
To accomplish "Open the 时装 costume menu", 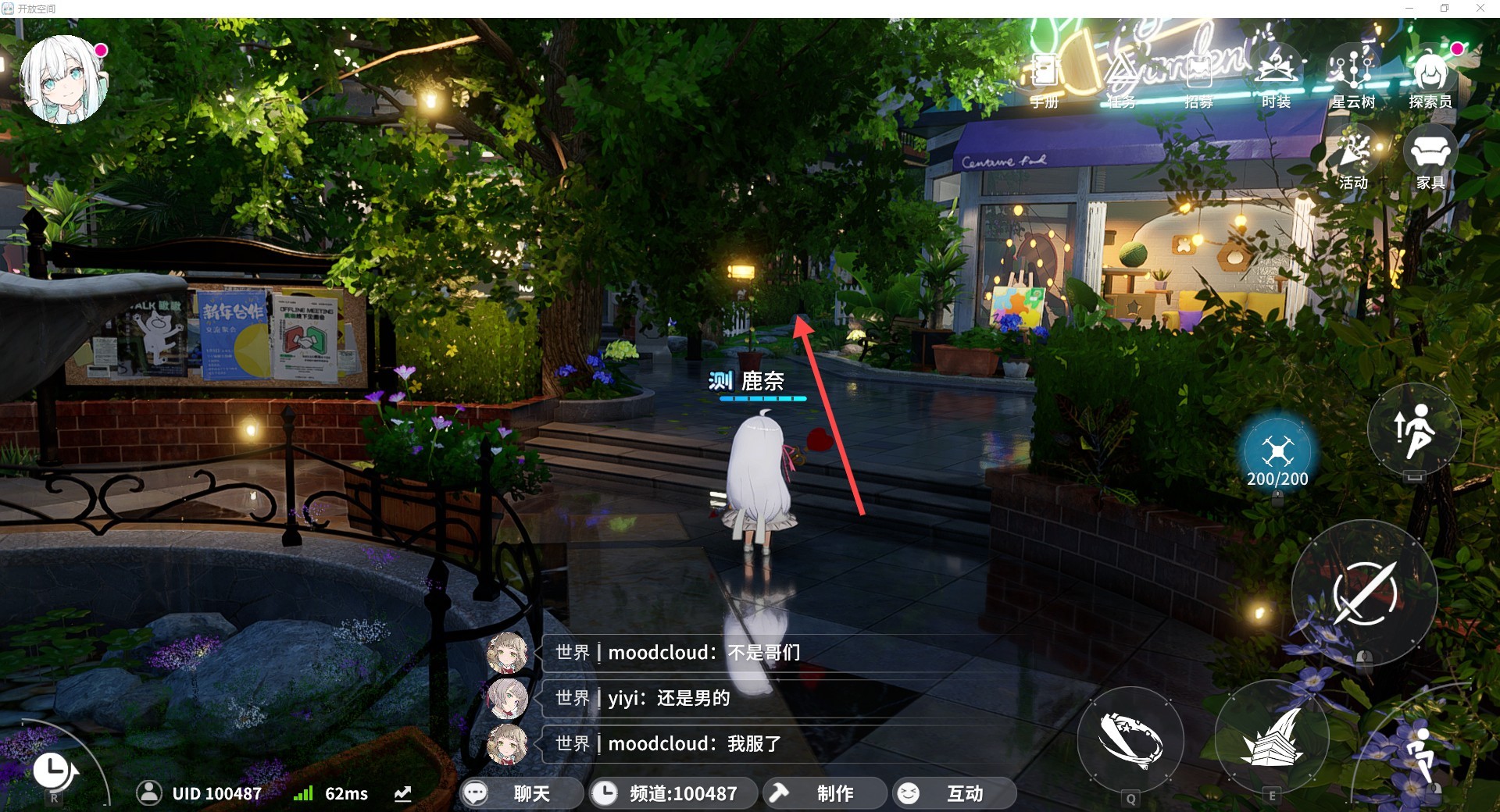I will 1276,77.
